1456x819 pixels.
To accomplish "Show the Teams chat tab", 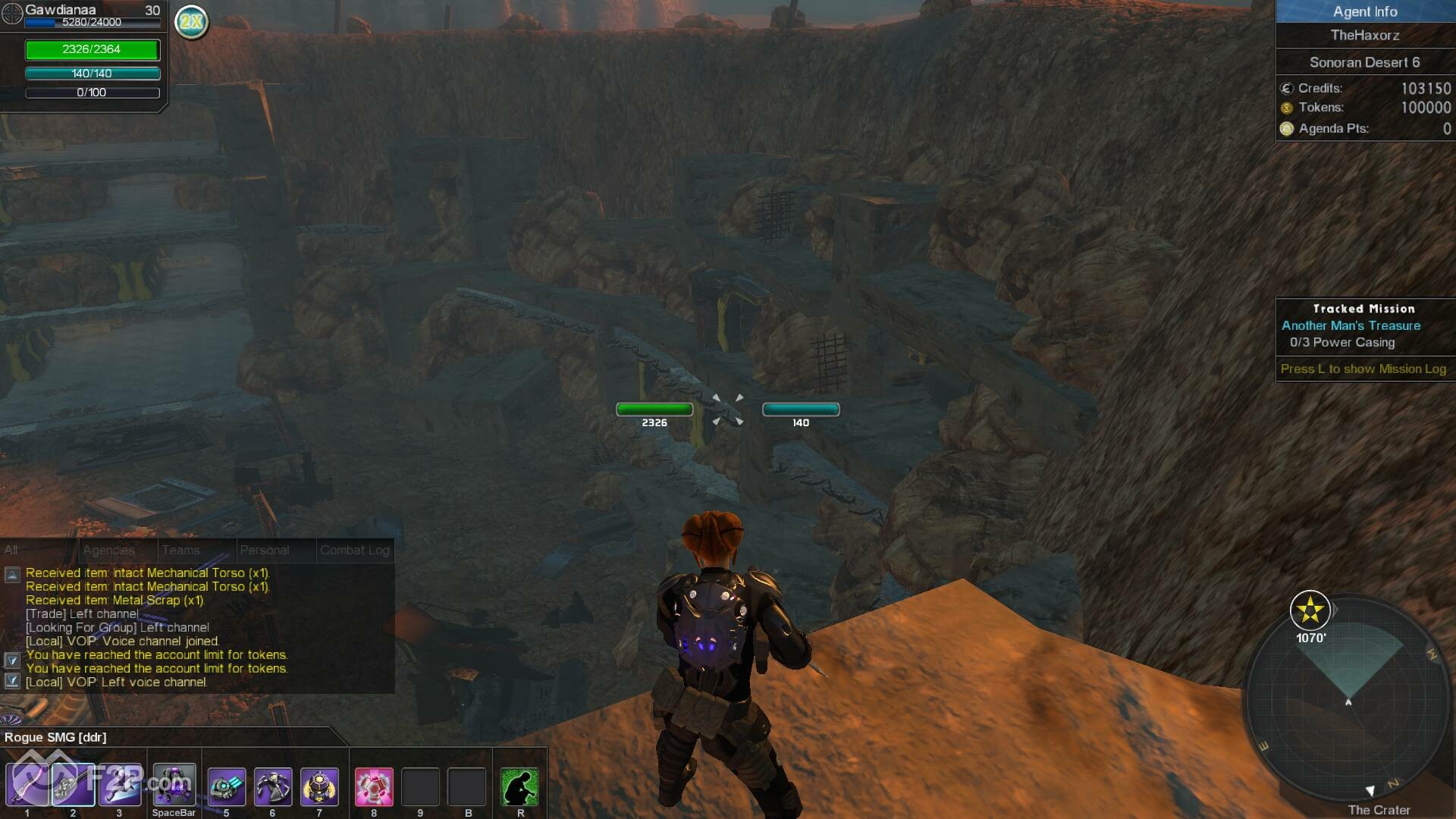I will click(x=180, y=550).
